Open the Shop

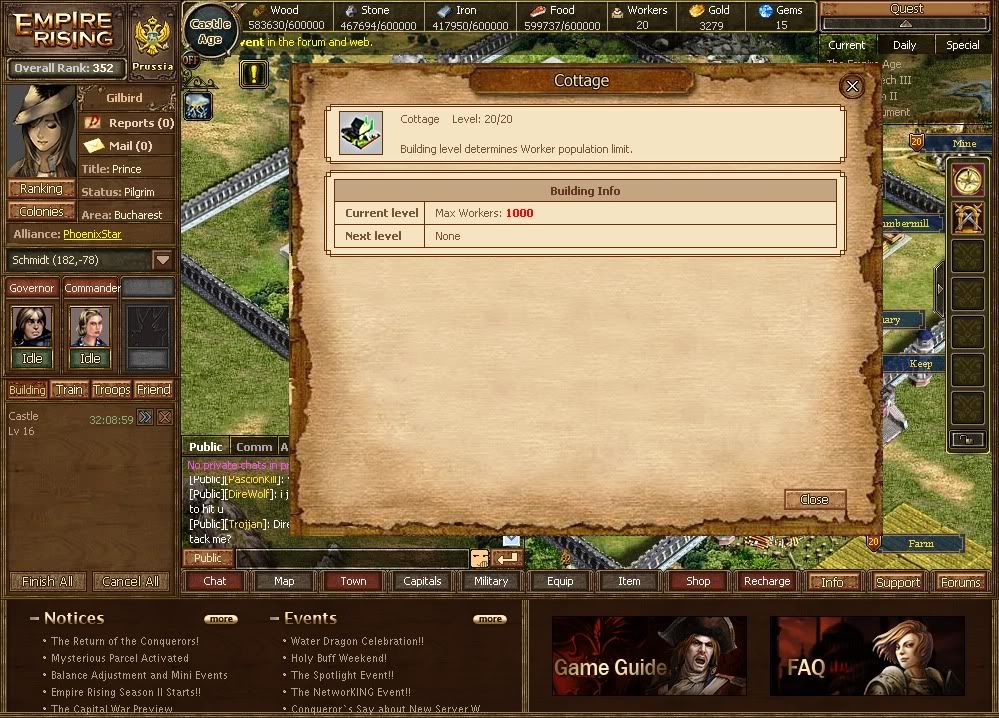pos(698,581)
